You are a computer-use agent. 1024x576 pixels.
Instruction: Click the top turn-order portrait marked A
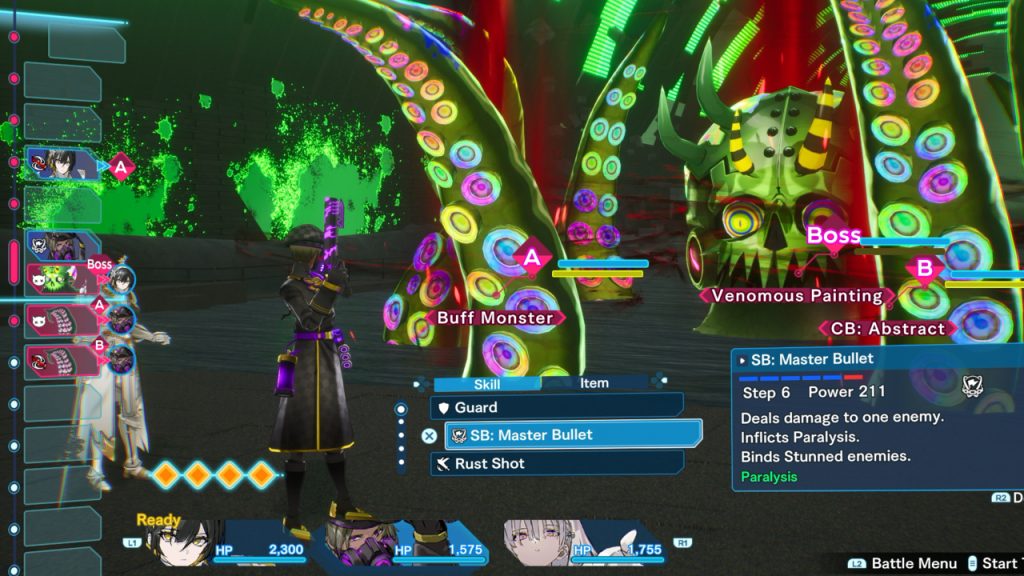click(62, 163)
